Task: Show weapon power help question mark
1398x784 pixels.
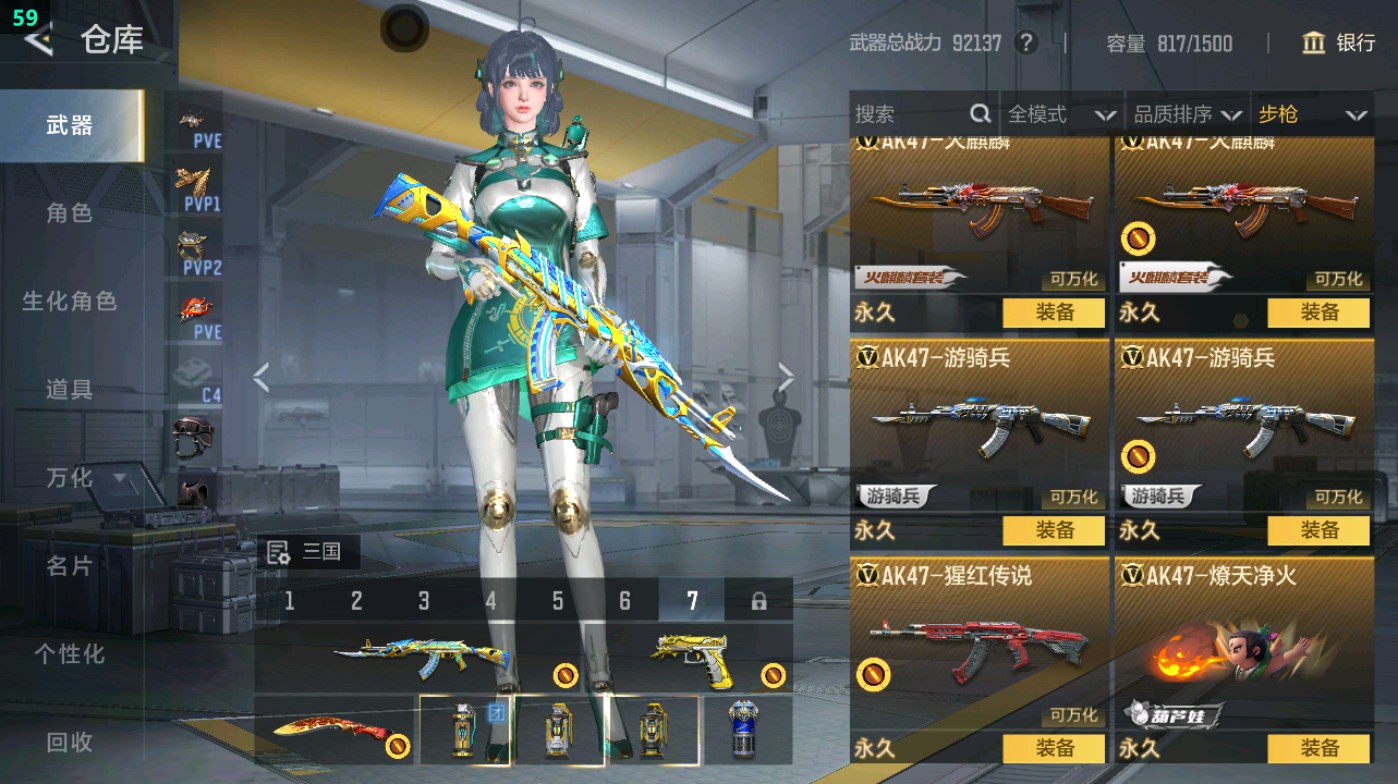Action: tap(1025, 43)
